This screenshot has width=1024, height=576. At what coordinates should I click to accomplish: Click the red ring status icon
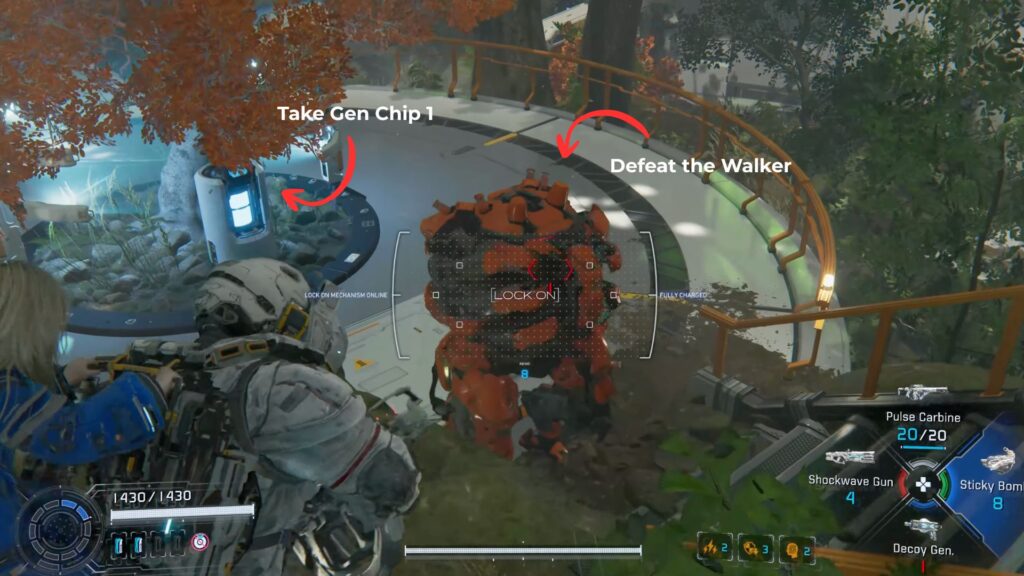tap(200, 542)
